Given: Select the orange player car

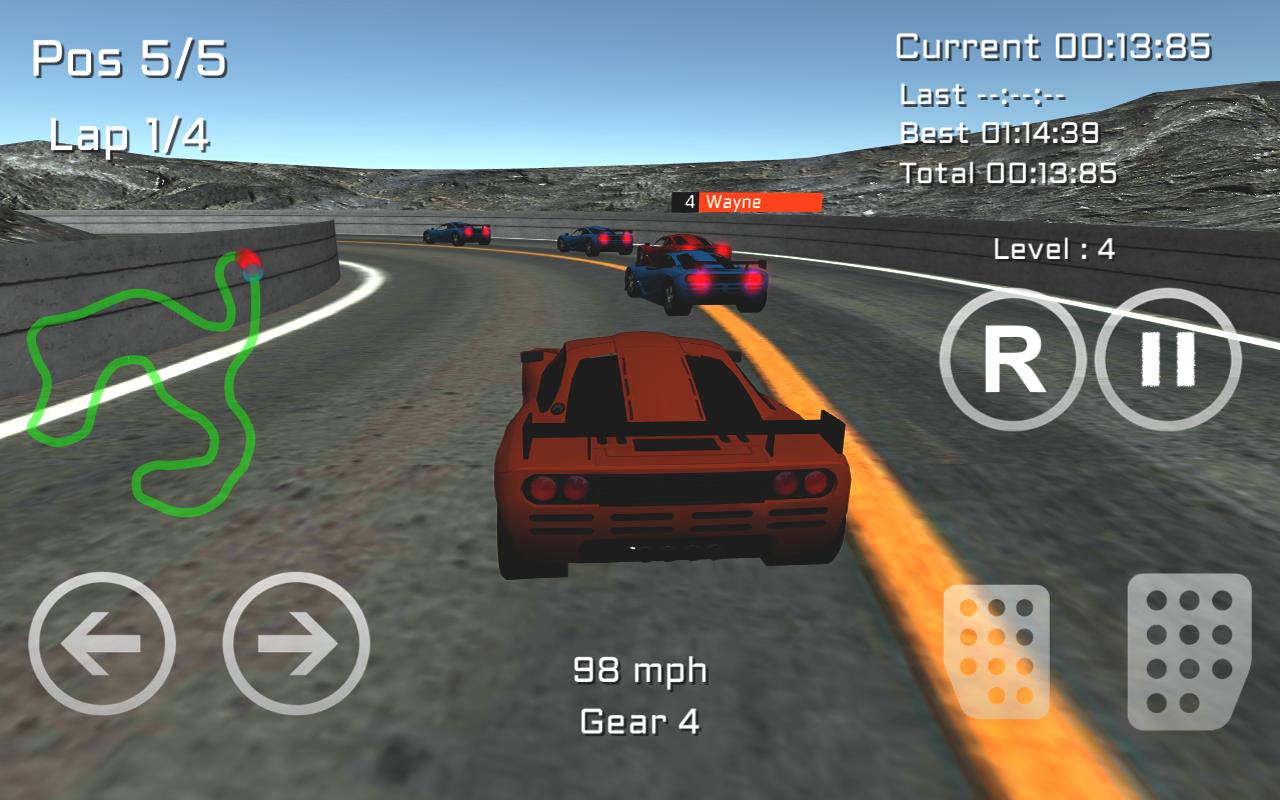Looking at the screenshot, I should point(672,450).
